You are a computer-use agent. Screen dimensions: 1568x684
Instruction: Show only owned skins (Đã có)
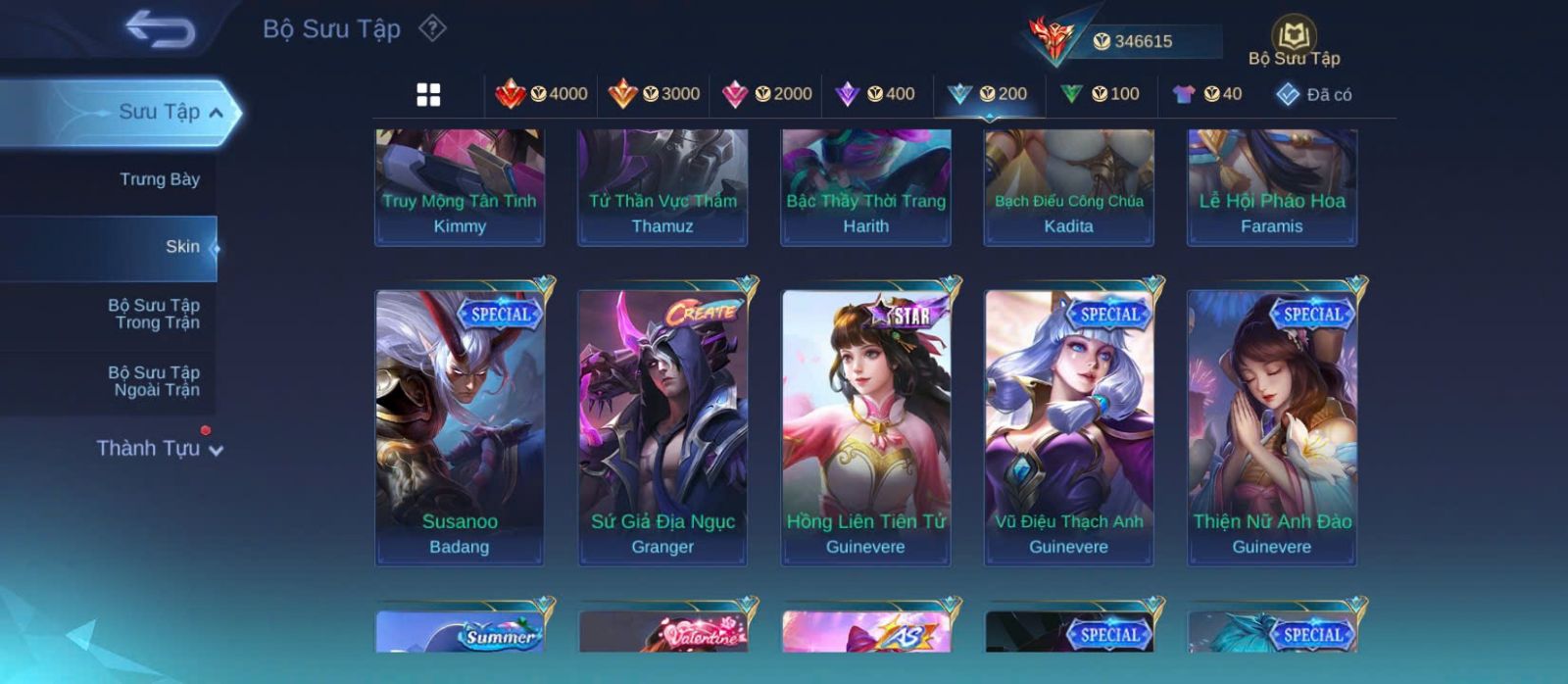click(1314, 94)
